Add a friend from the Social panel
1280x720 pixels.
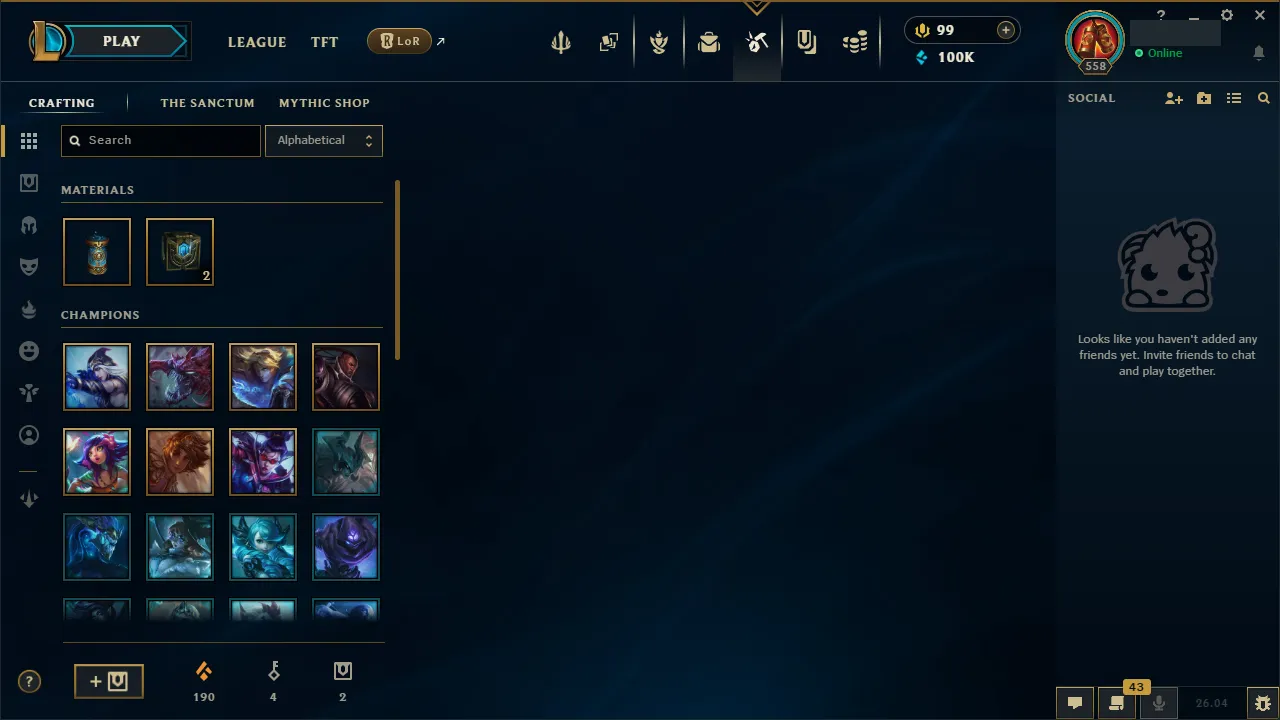tap(1174, 98)
